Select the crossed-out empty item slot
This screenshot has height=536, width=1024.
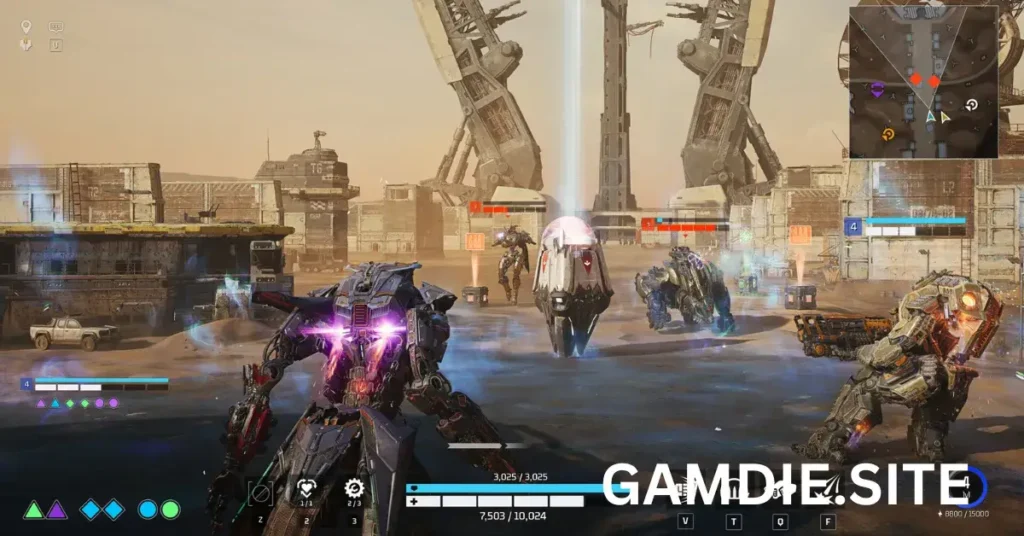coord(261,491)
